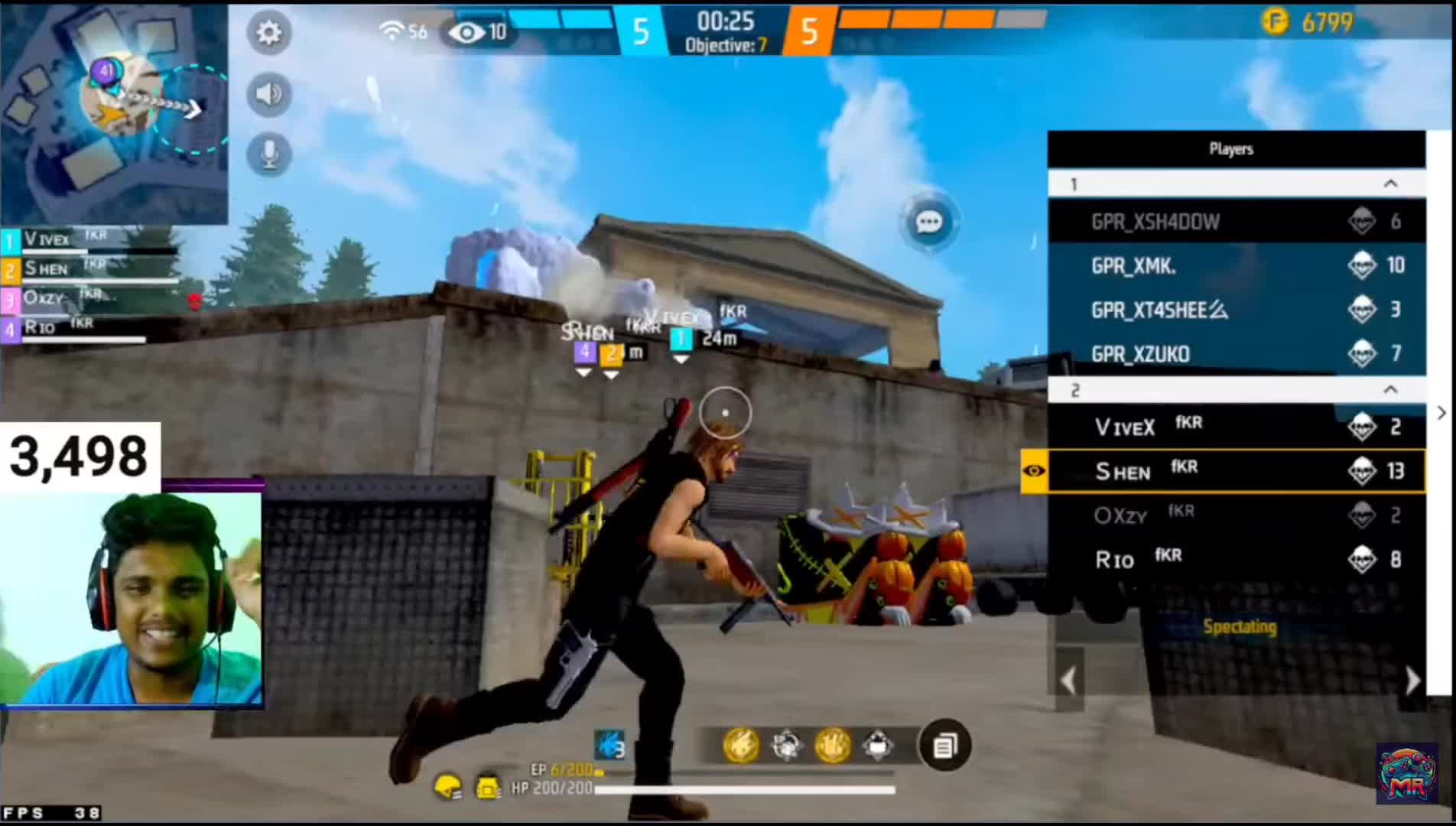
Task: Open the chat bubble button
Action: [928, 223]
